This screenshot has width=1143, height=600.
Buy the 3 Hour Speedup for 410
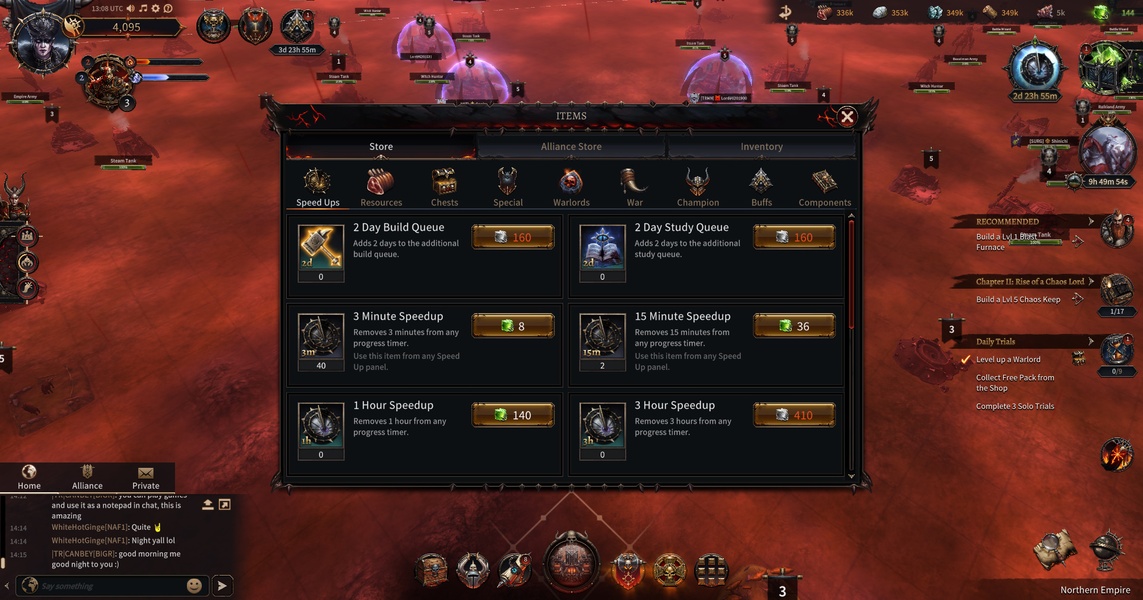tap(794, 415)
